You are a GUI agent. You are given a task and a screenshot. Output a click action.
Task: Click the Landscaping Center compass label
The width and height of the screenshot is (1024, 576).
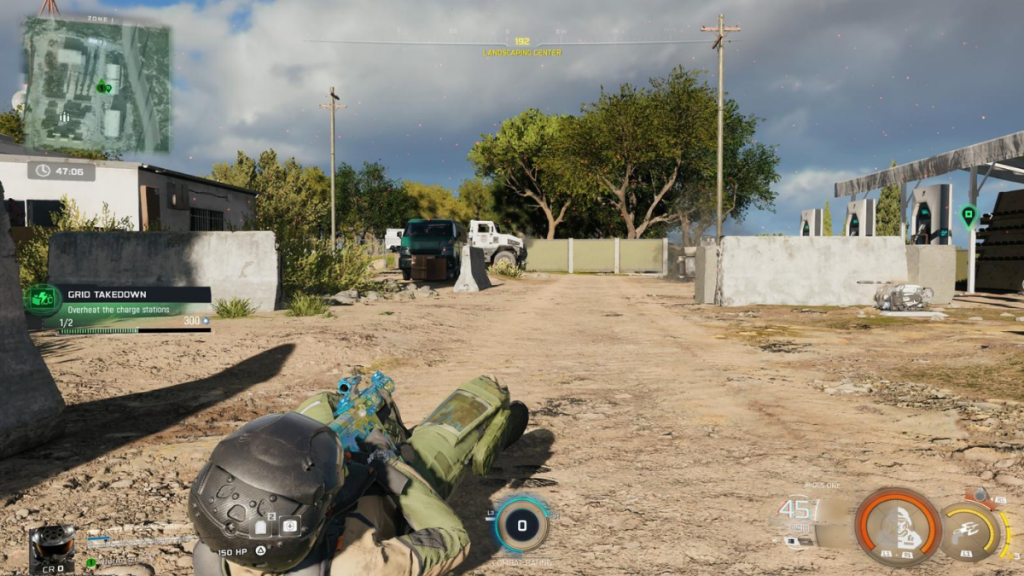click(x=522, y=52)
